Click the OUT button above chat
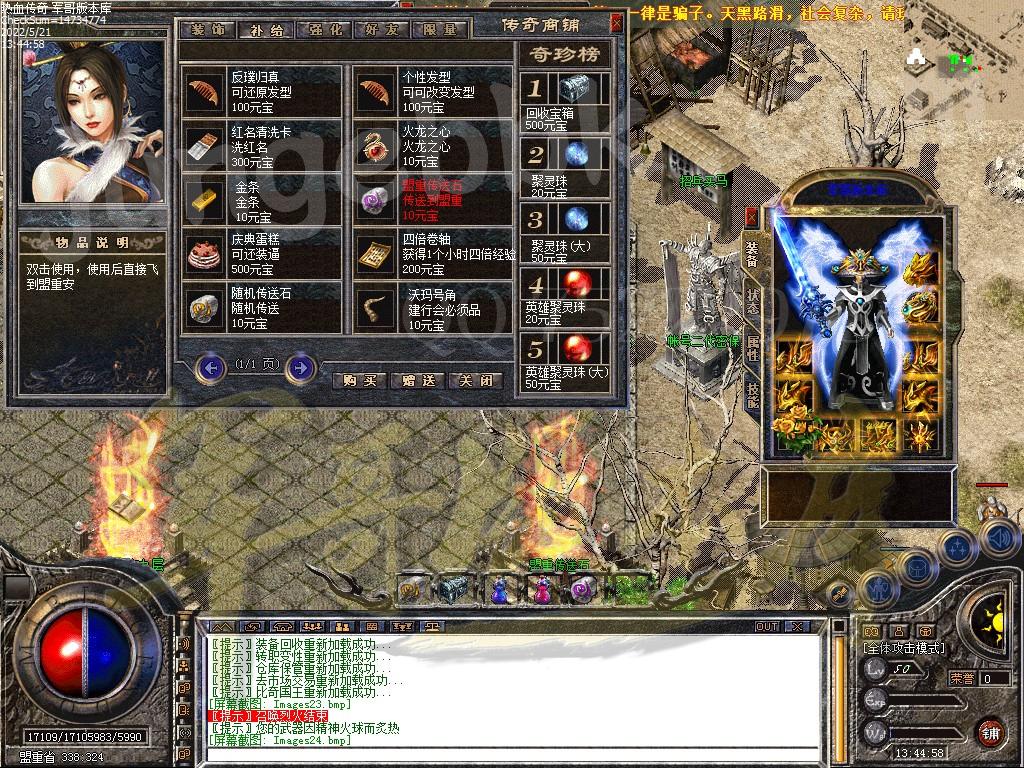The width and height of the screenshot is (1024, 768). [x=767, y=626]
